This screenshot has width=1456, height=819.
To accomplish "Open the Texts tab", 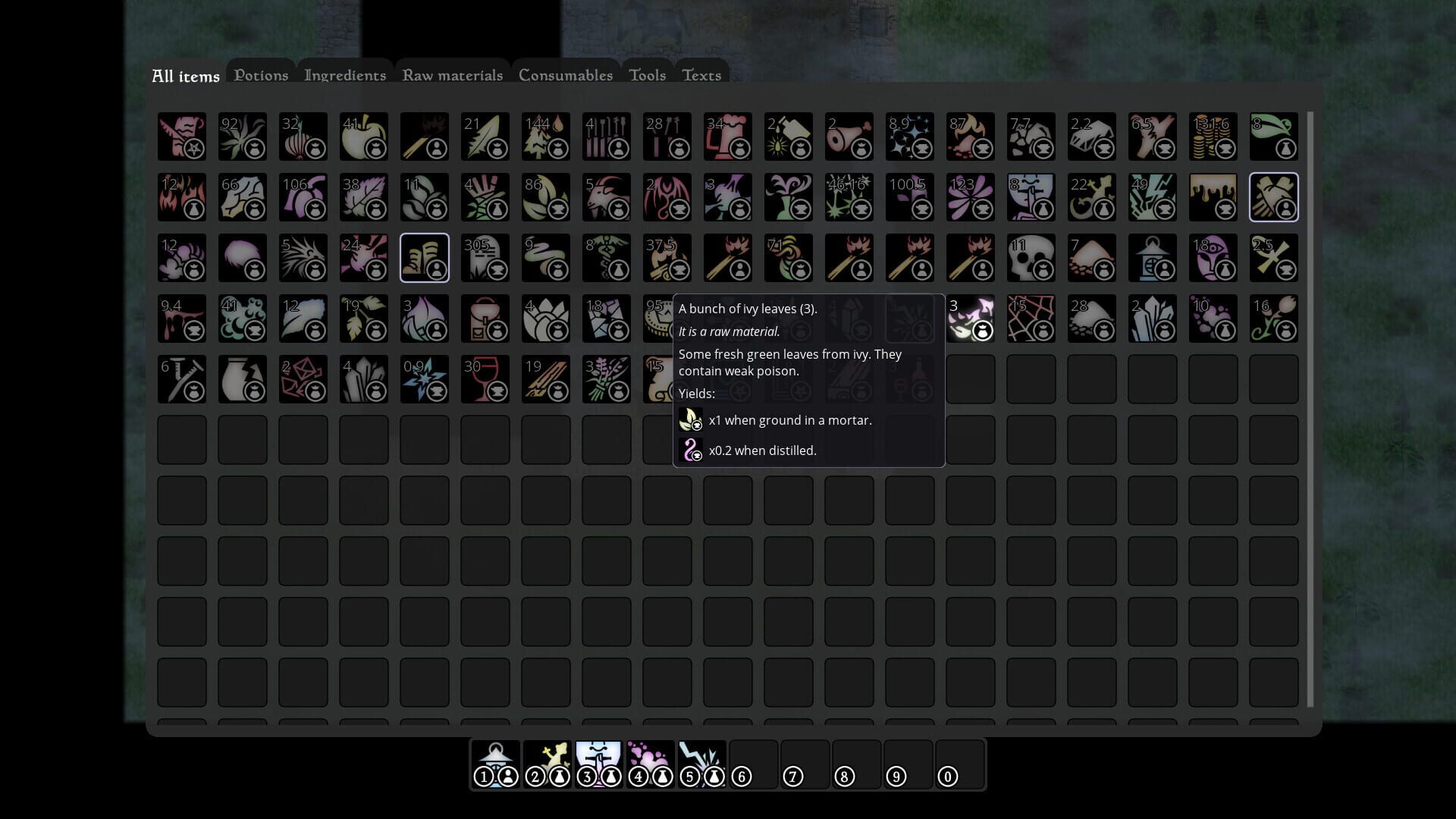I will tap(701, 75).
